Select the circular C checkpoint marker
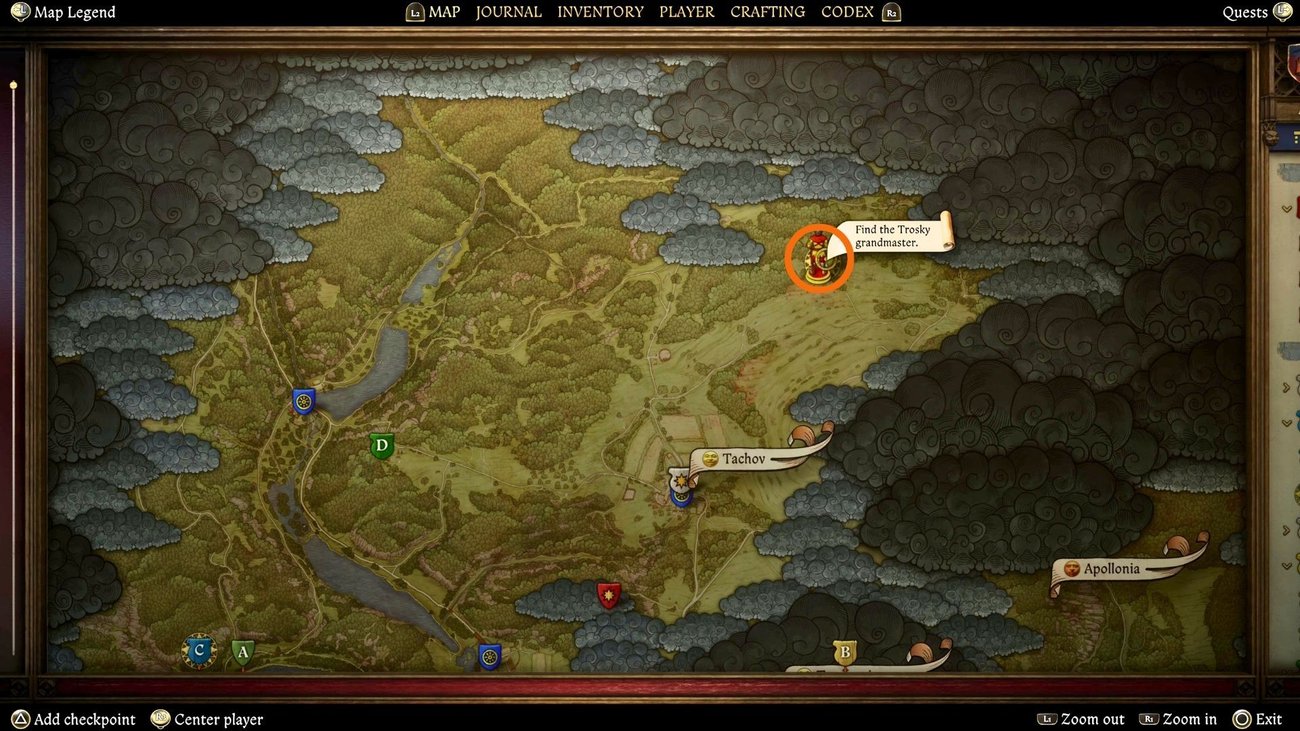This screenshot has height=731, width=1300. 198,650
